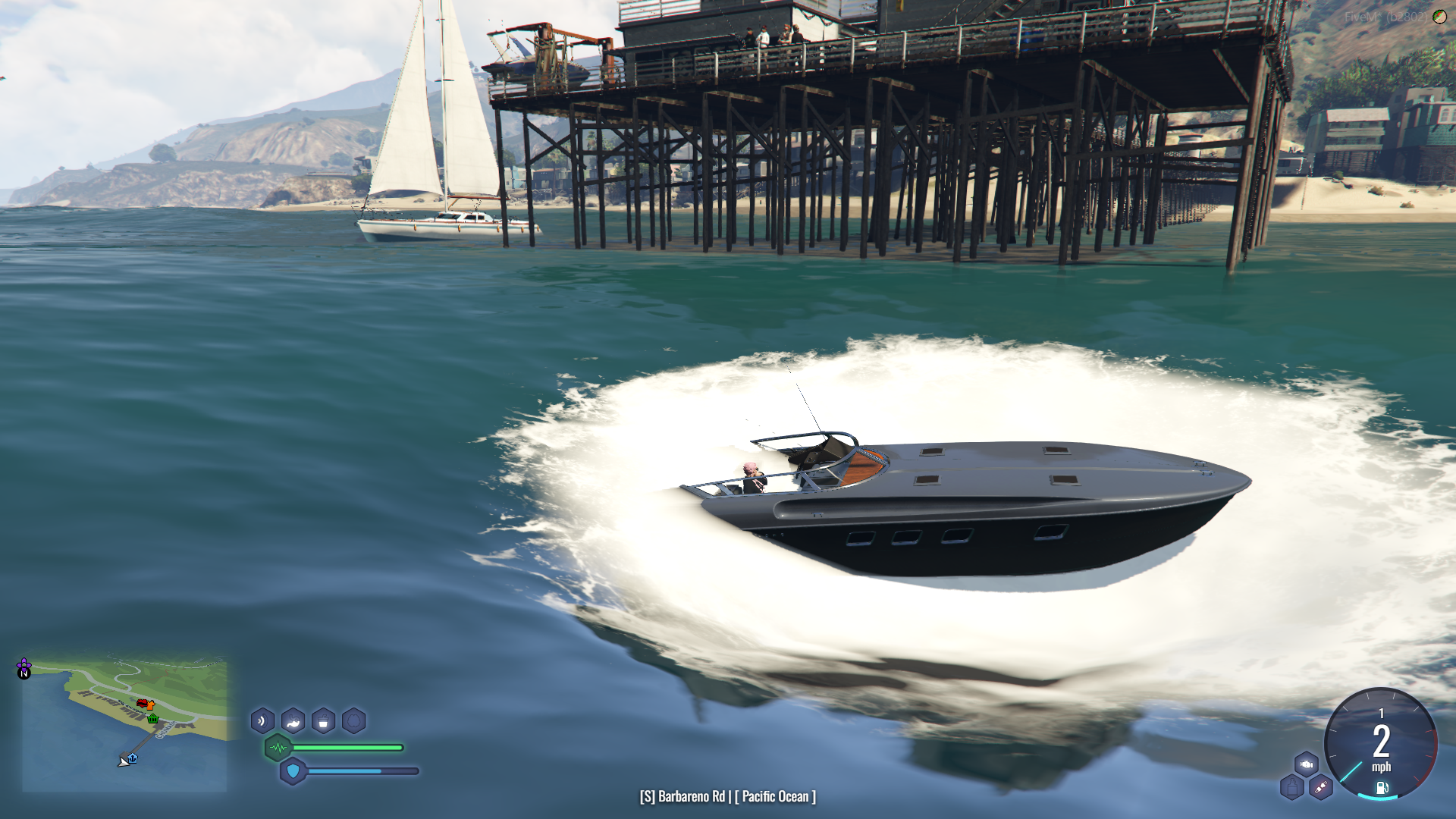The width and height of the screenshot is (1456, 819).
Task: Click the engine warning indicator icon
Action: 1306,764
